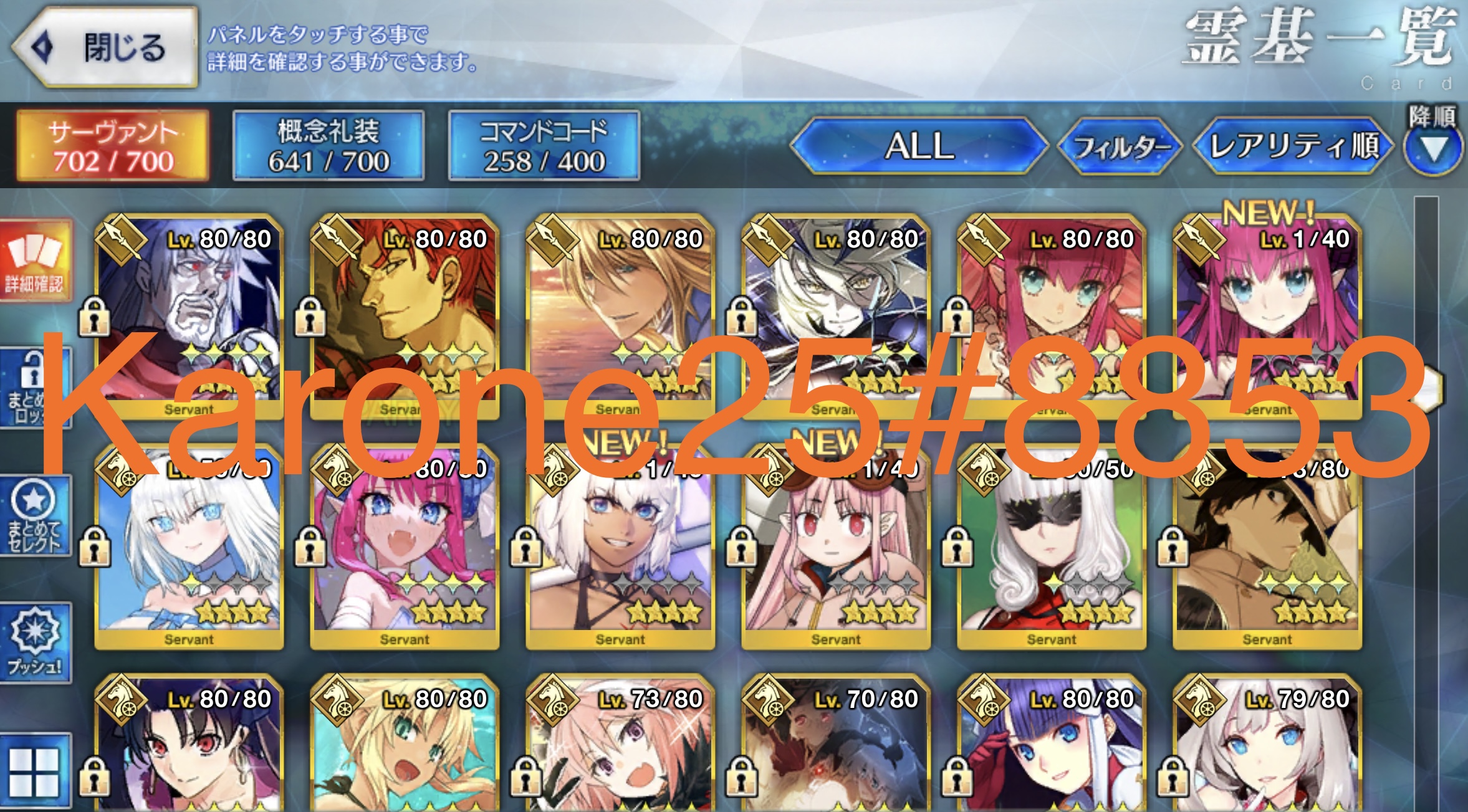Switch to the コマンドコード Command Code tab
The height and width of the screenshot is (812, 1468).
pos(544,143)
